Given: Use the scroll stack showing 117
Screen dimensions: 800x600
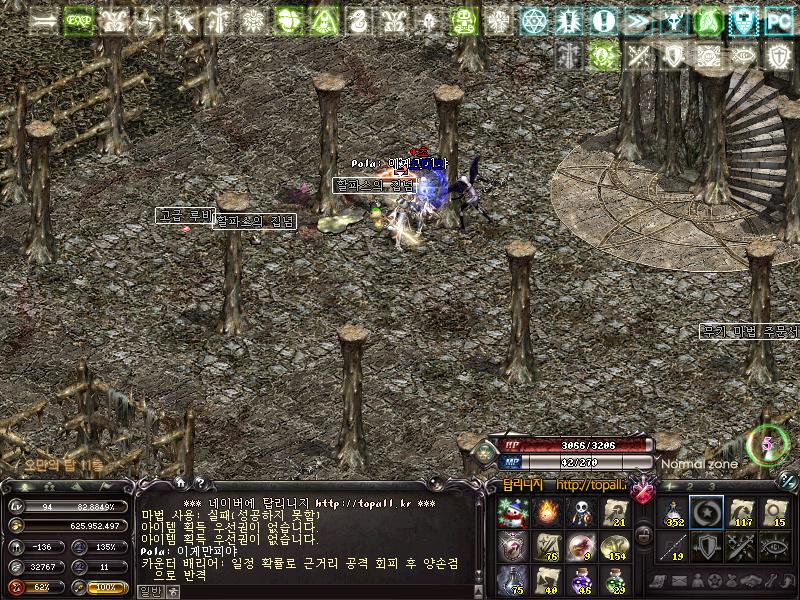Looking at the screenshot, I should coord(740,514).
